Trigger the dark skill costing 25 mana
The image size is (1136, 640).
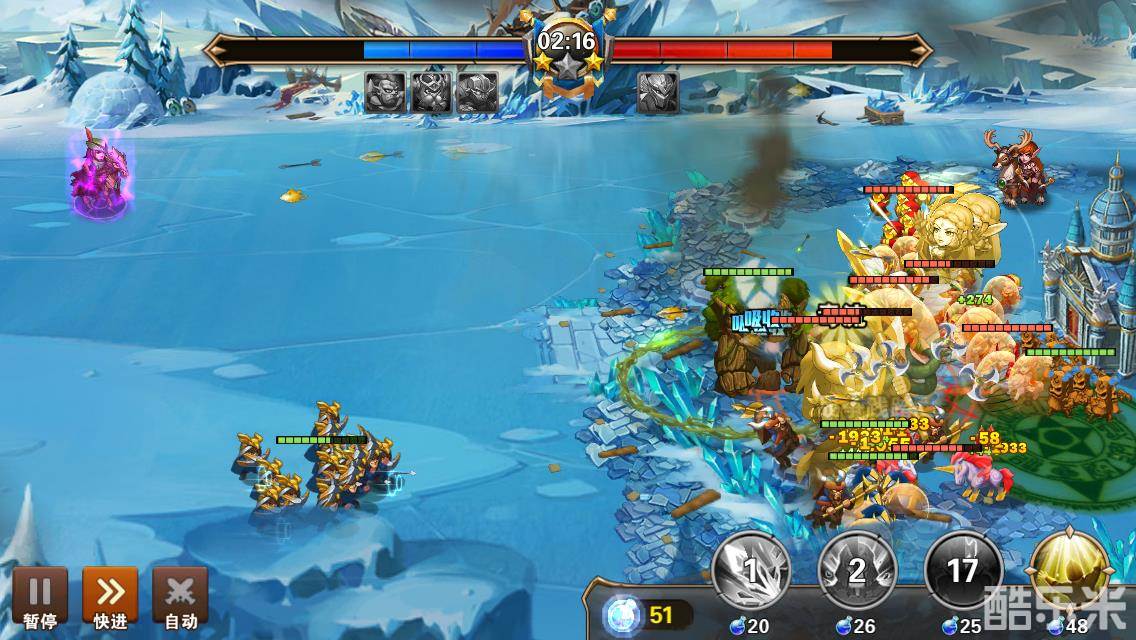point(963,572)
